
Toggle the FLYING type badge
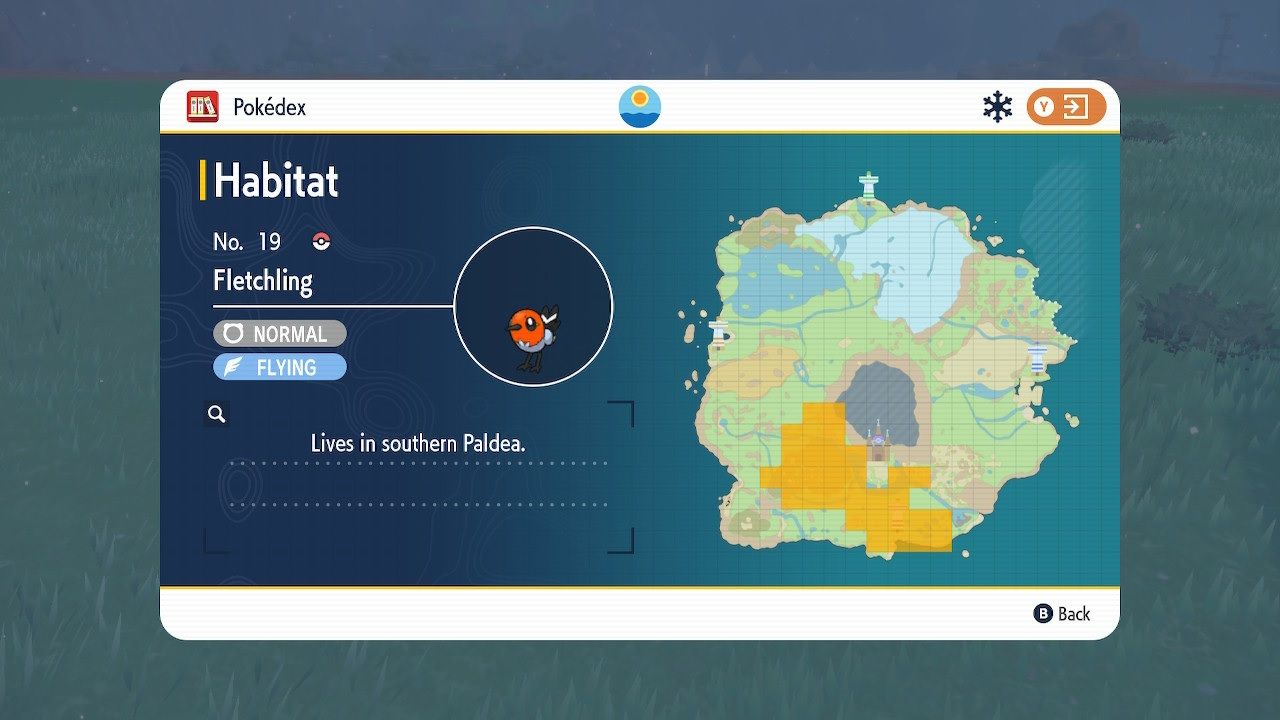[279, 367]
